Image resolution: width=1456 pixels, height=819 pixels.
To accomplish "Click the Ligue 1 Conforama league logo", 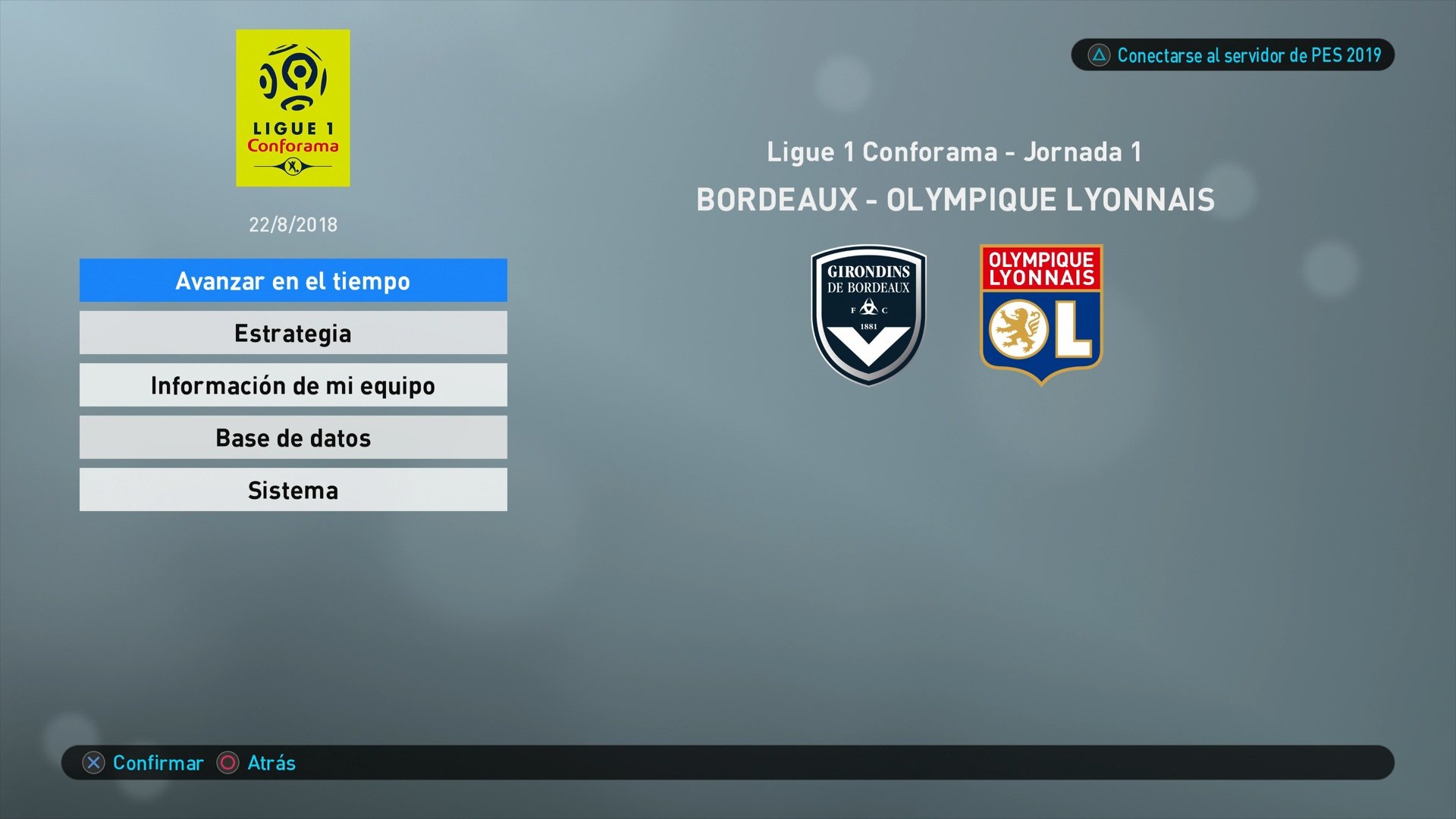I will click(x=293, y=108).
